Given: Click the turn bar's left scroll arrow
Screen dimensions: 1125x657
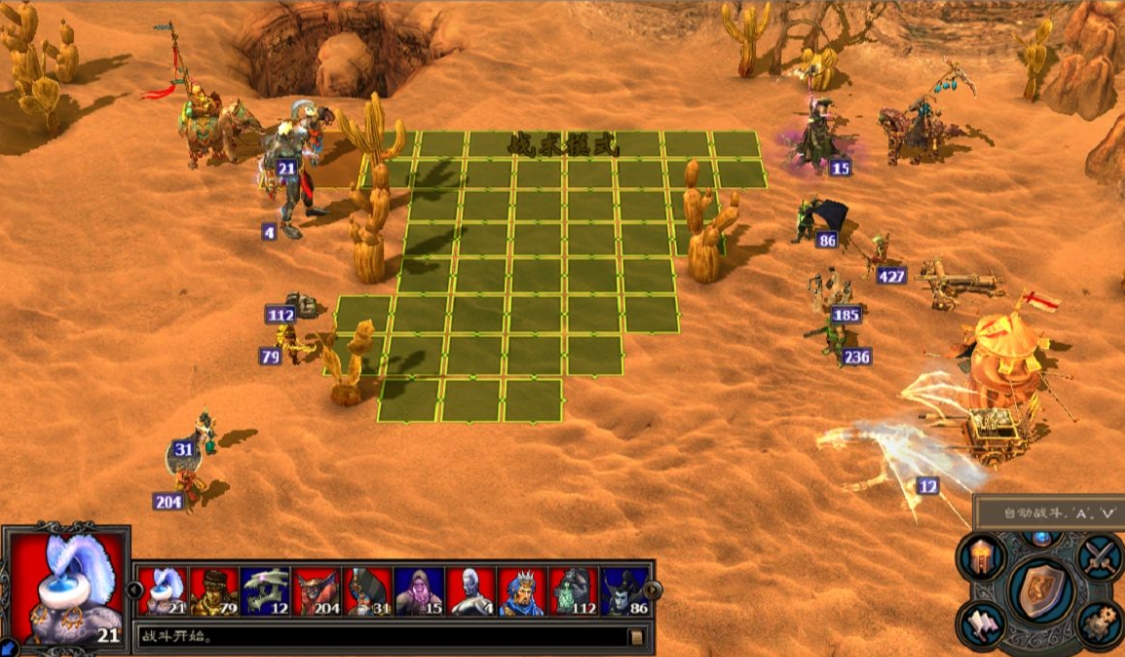Looking at the screenshot, I should 134,590.
